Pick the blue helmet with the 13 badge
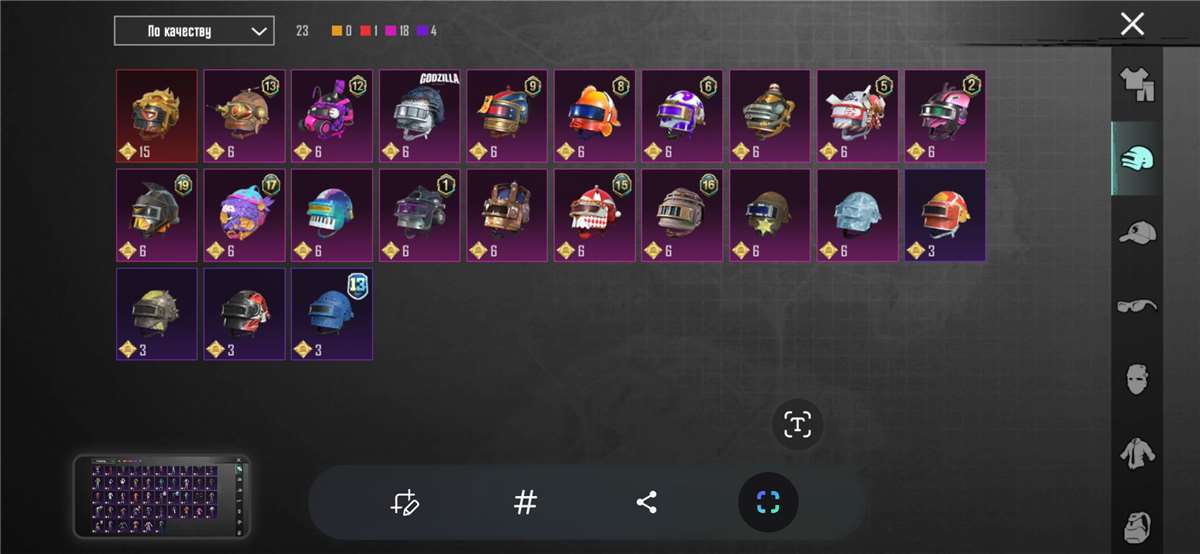Viewport: 1200px width, 554px height. pyautogui.click(x=331, y=314)
